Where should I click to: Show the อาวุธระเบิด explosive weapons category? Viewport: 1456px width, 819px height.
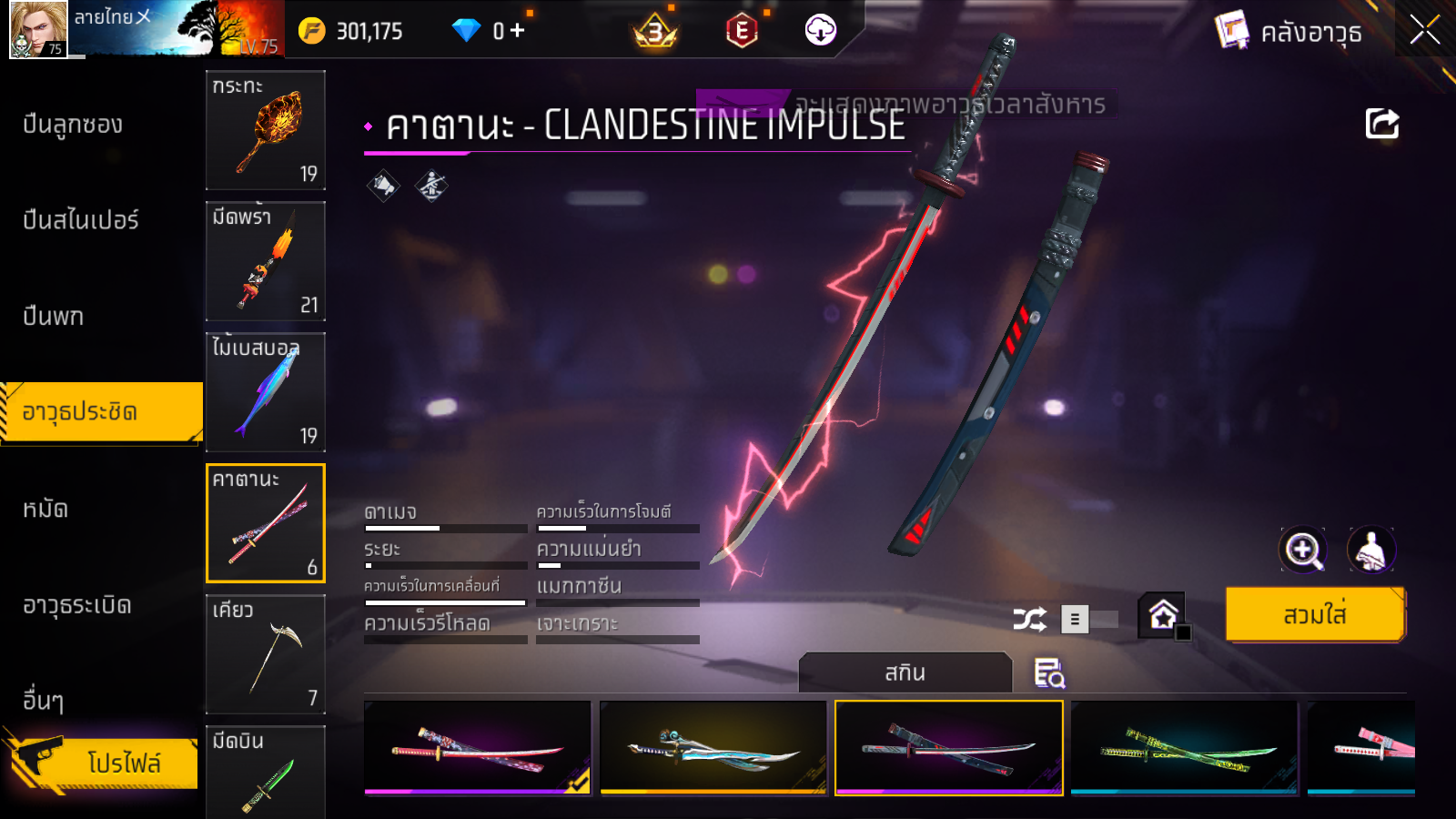click(x=77, y=605)
